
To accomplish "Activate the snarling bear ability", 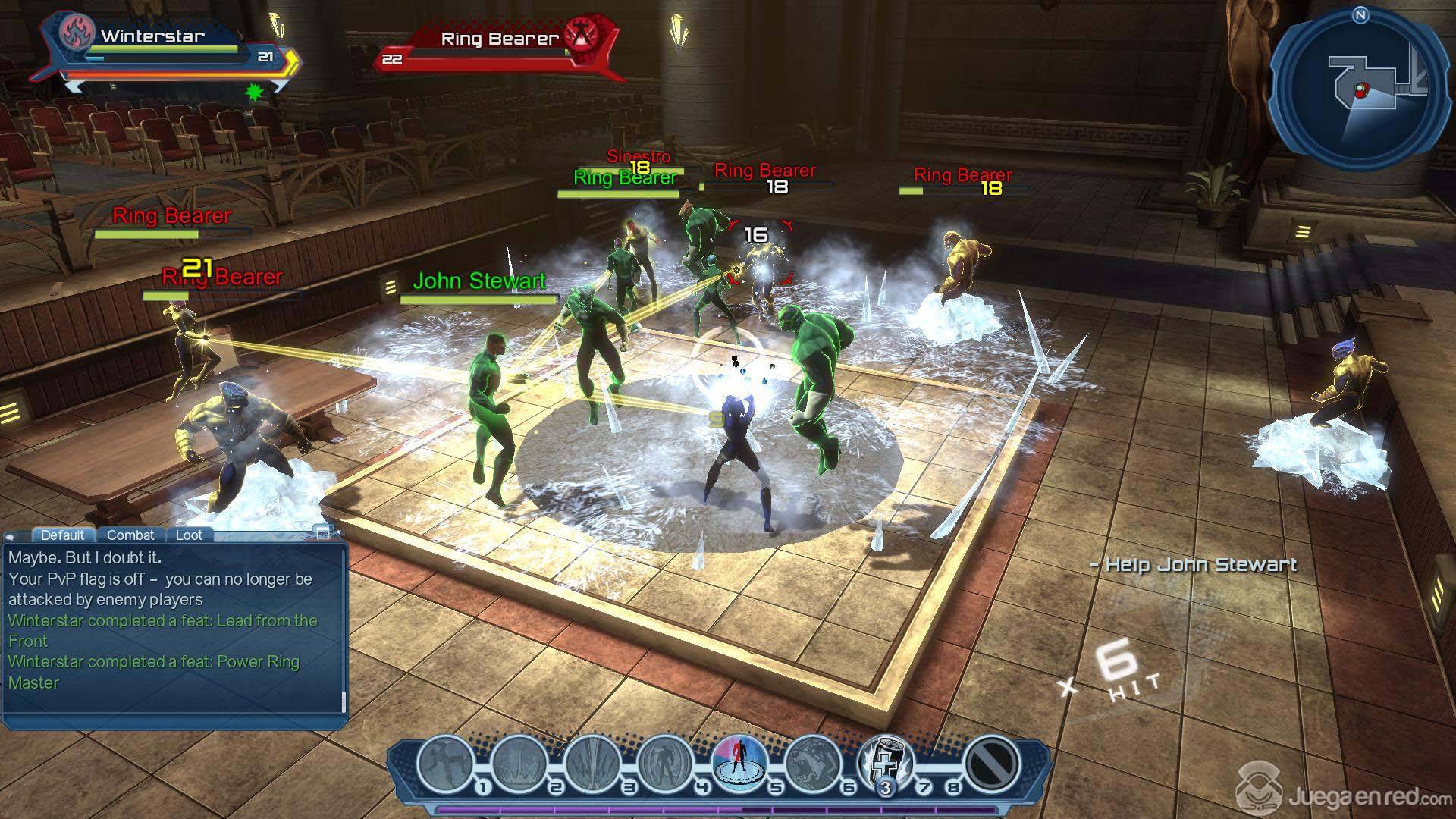I will (x=812, y=764).
